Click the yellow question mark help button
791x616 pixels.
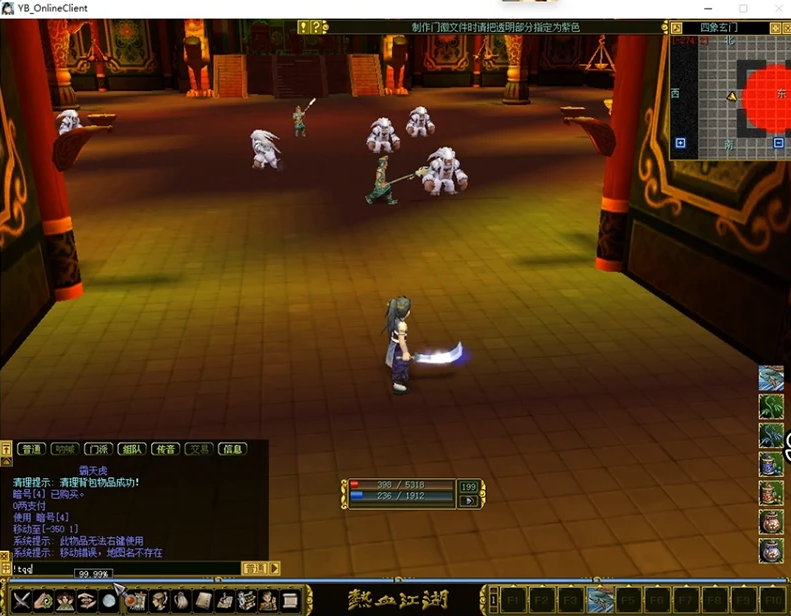317,27
